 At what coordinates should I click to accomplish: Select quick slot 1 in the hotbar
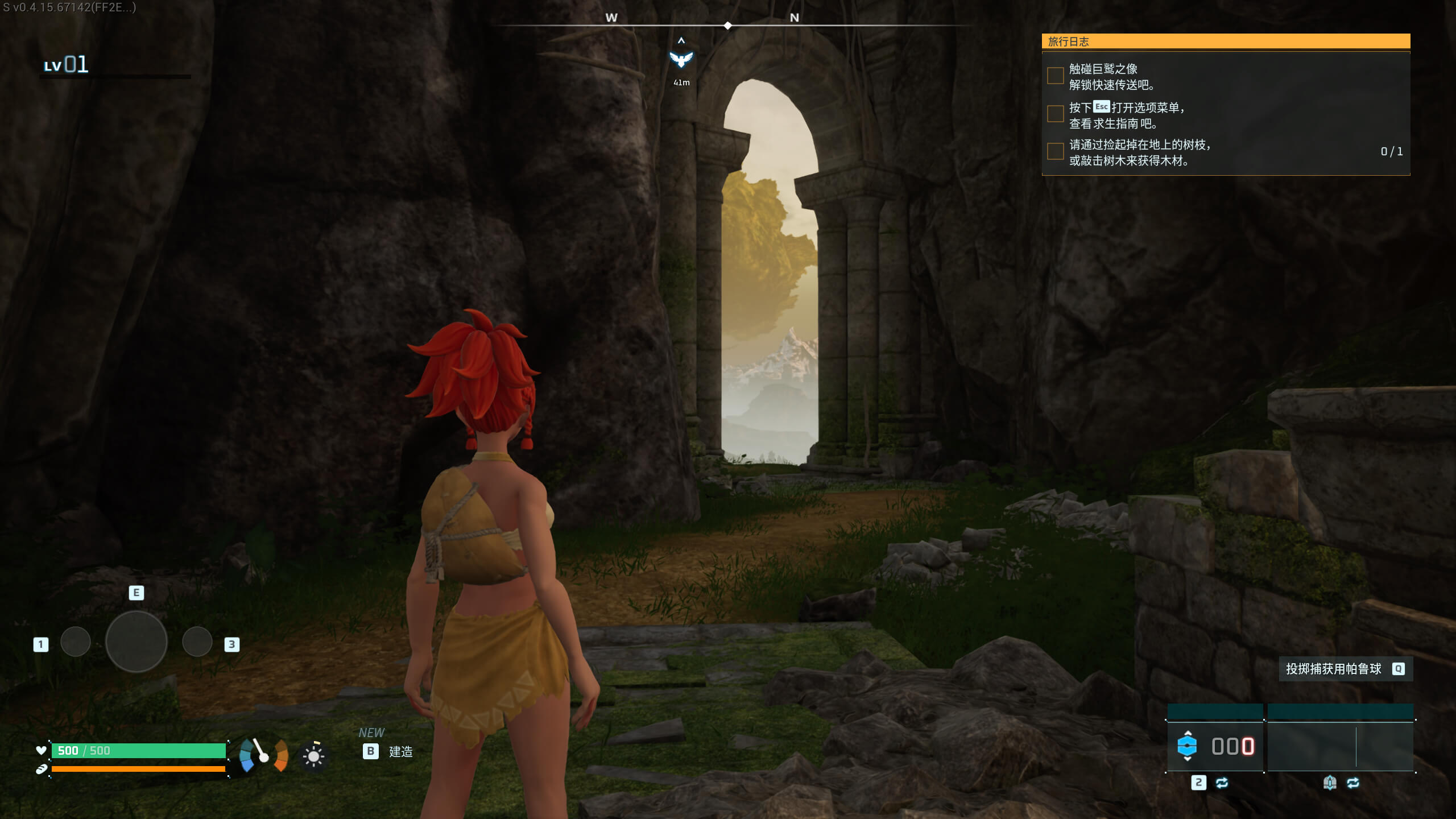76,642
